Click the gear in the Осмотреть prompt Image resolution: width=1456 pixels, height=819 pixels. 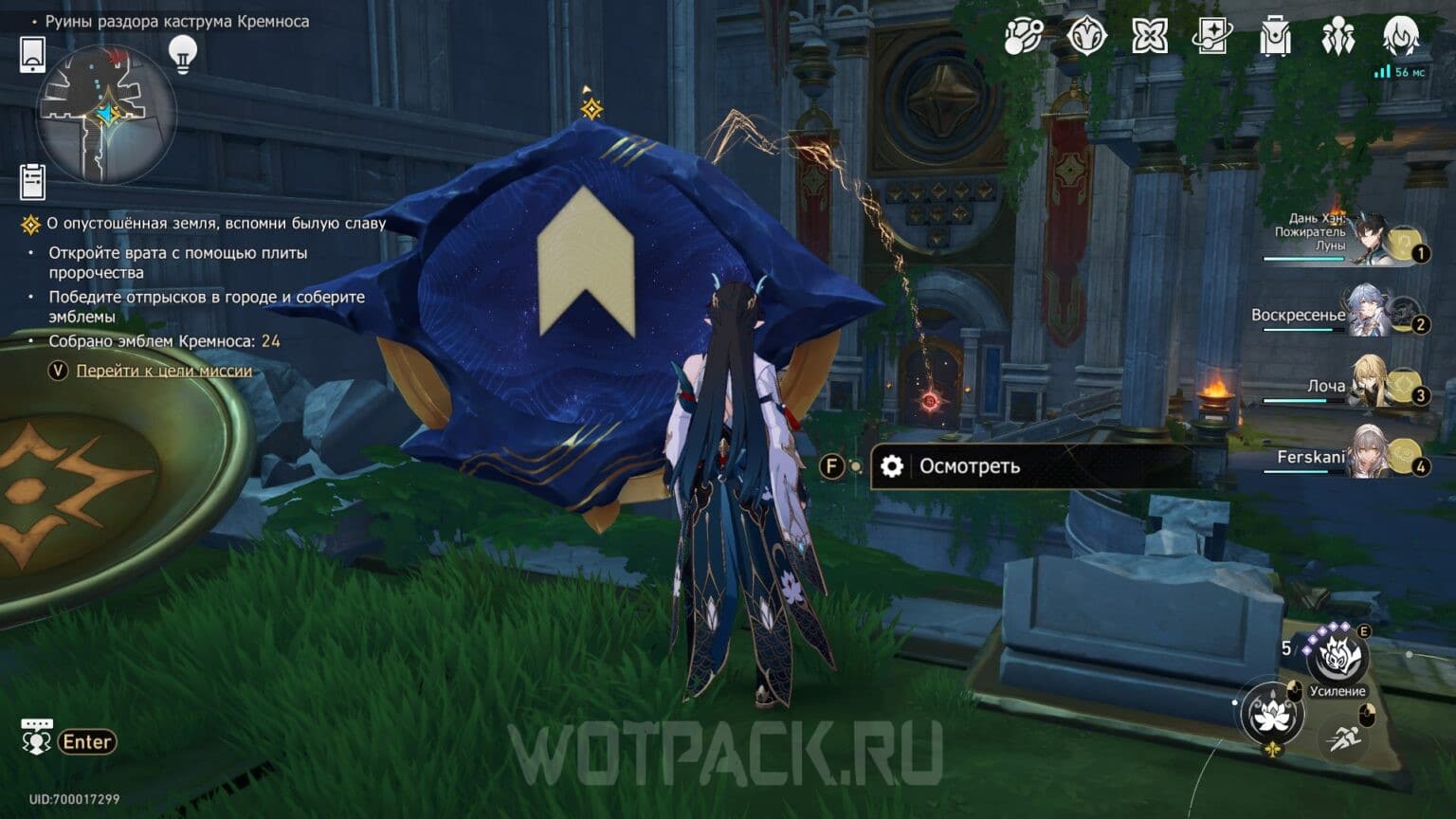coord(892,466)
